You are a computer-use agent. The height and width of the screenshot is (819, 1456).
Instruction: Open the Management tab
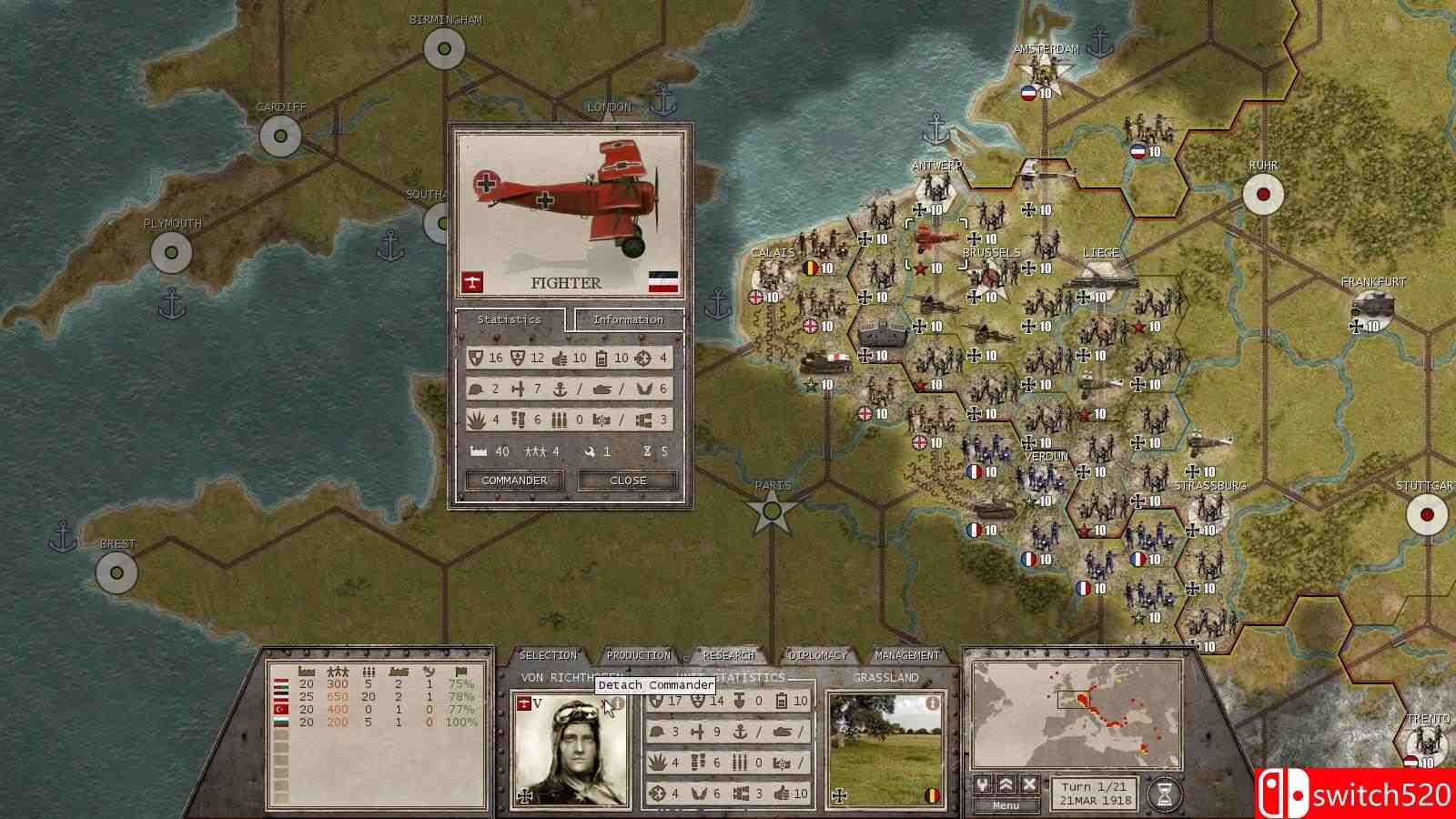pos(906,654)
